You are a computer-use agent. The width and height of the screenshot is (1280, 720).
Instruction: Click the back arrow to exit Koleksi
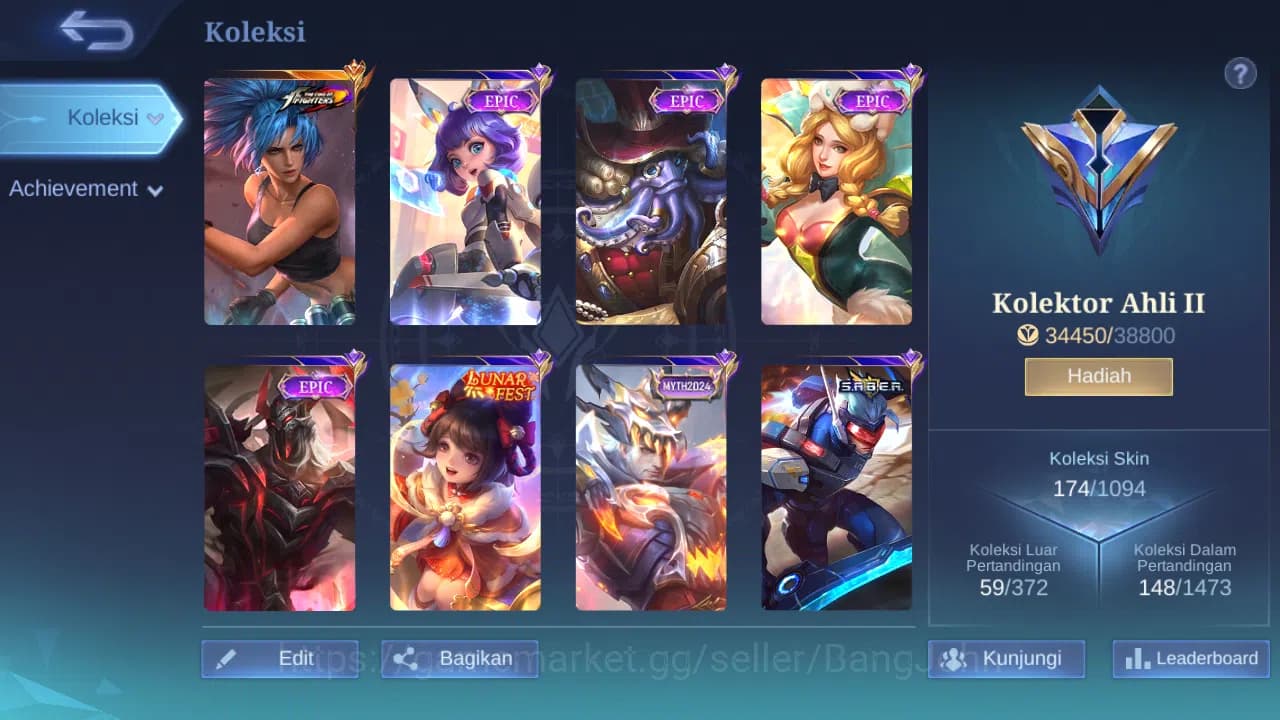pos(93,30)
